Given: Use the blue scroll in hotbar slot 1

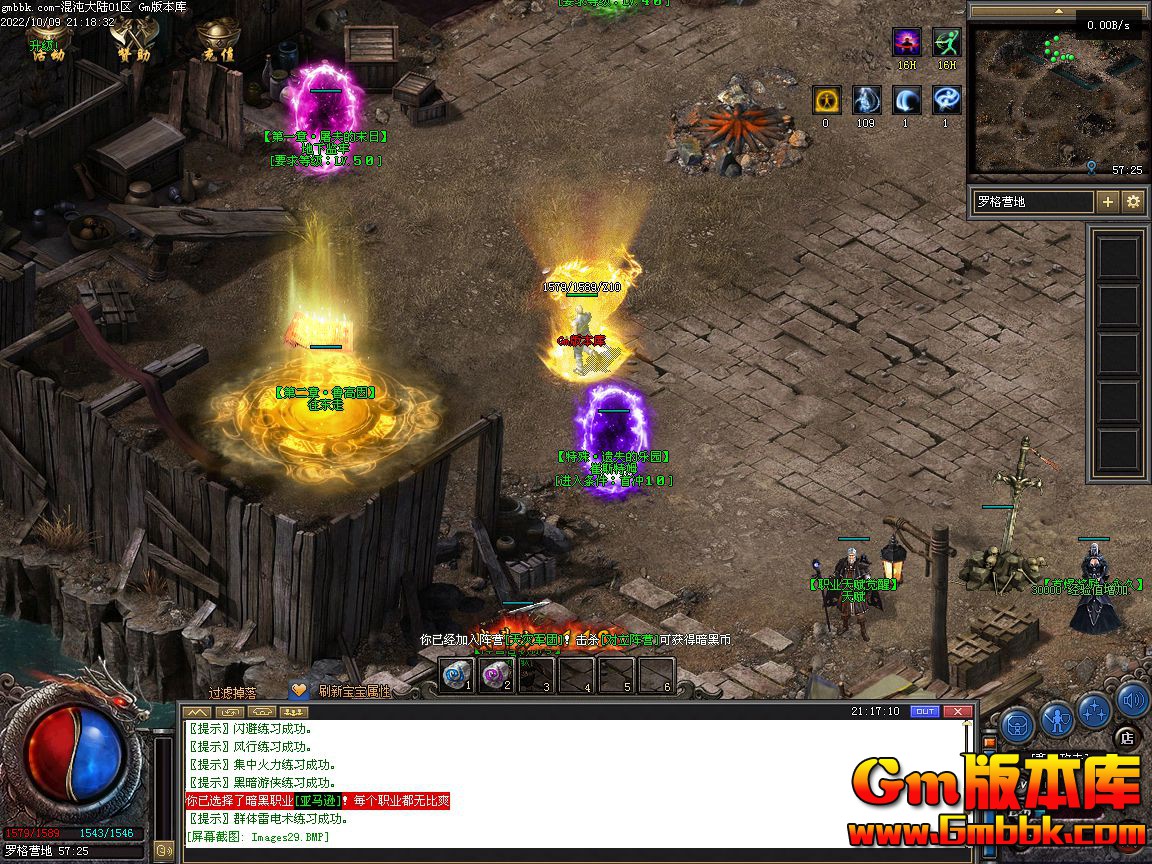Looking at the screenshot, I should 457,674.
